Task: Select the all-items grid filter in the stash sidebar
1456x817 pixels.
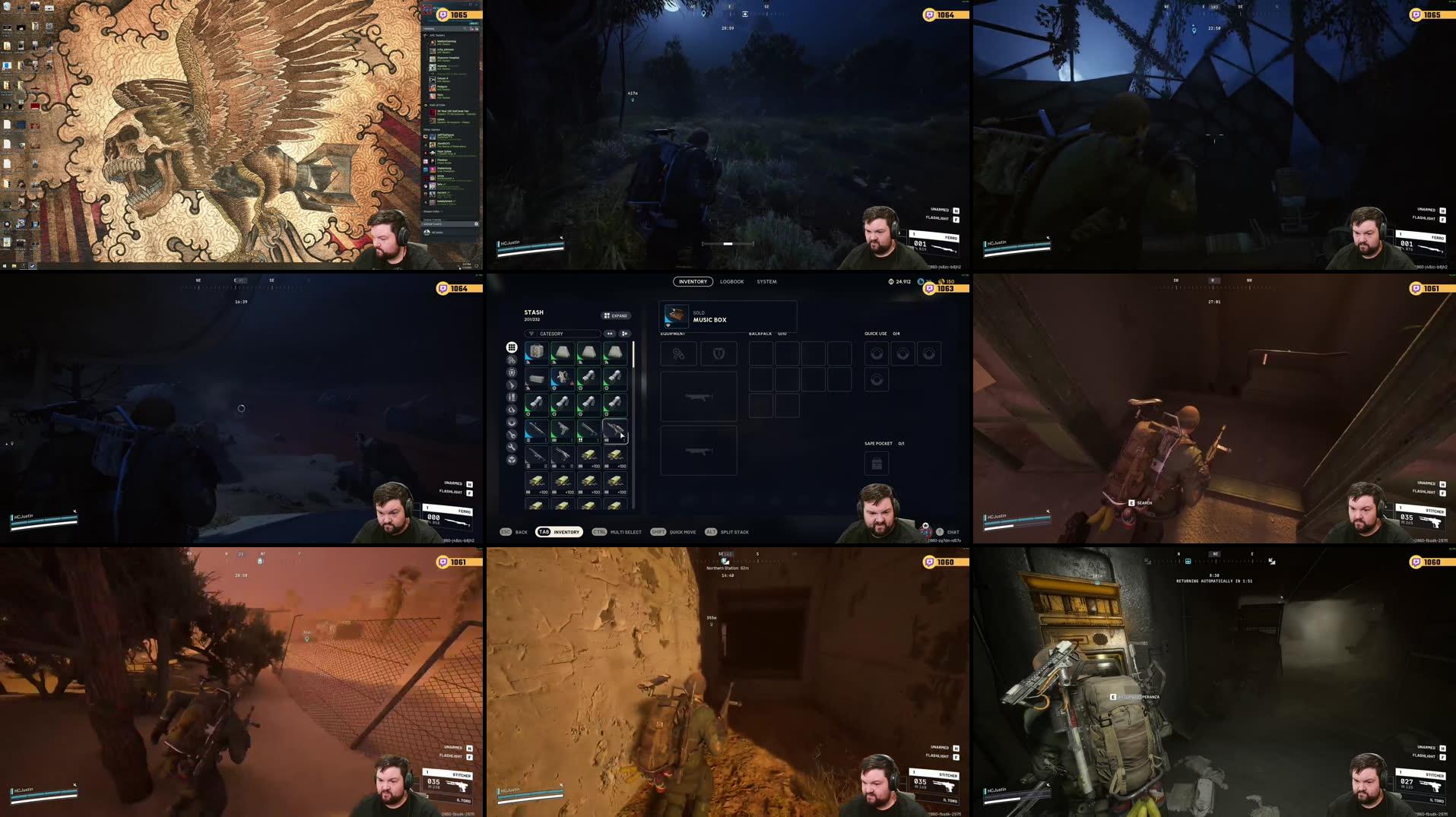Action: tap(512, 347)
